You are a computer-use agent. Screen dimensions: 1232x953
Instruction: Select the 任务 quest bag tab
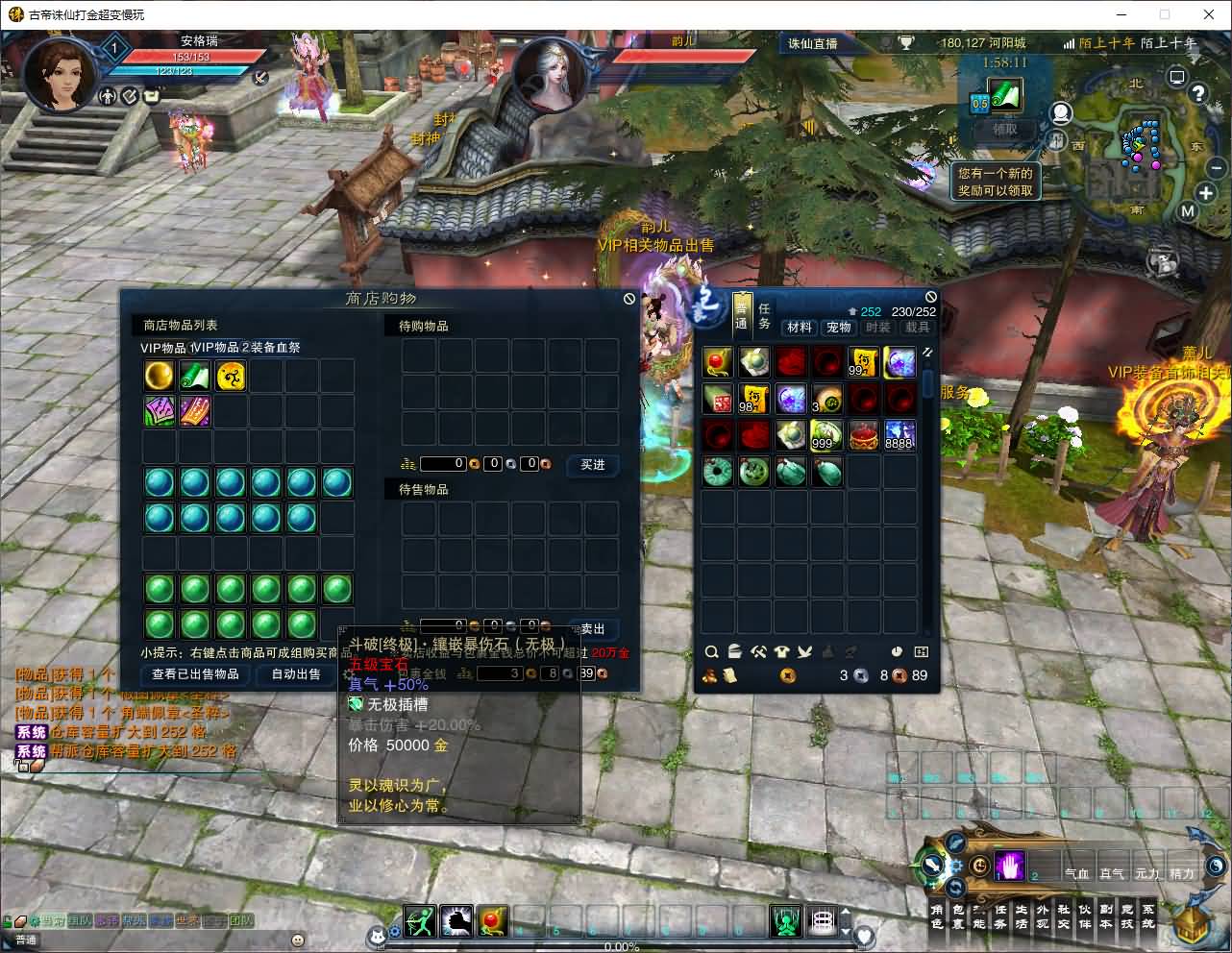(764, 316)
